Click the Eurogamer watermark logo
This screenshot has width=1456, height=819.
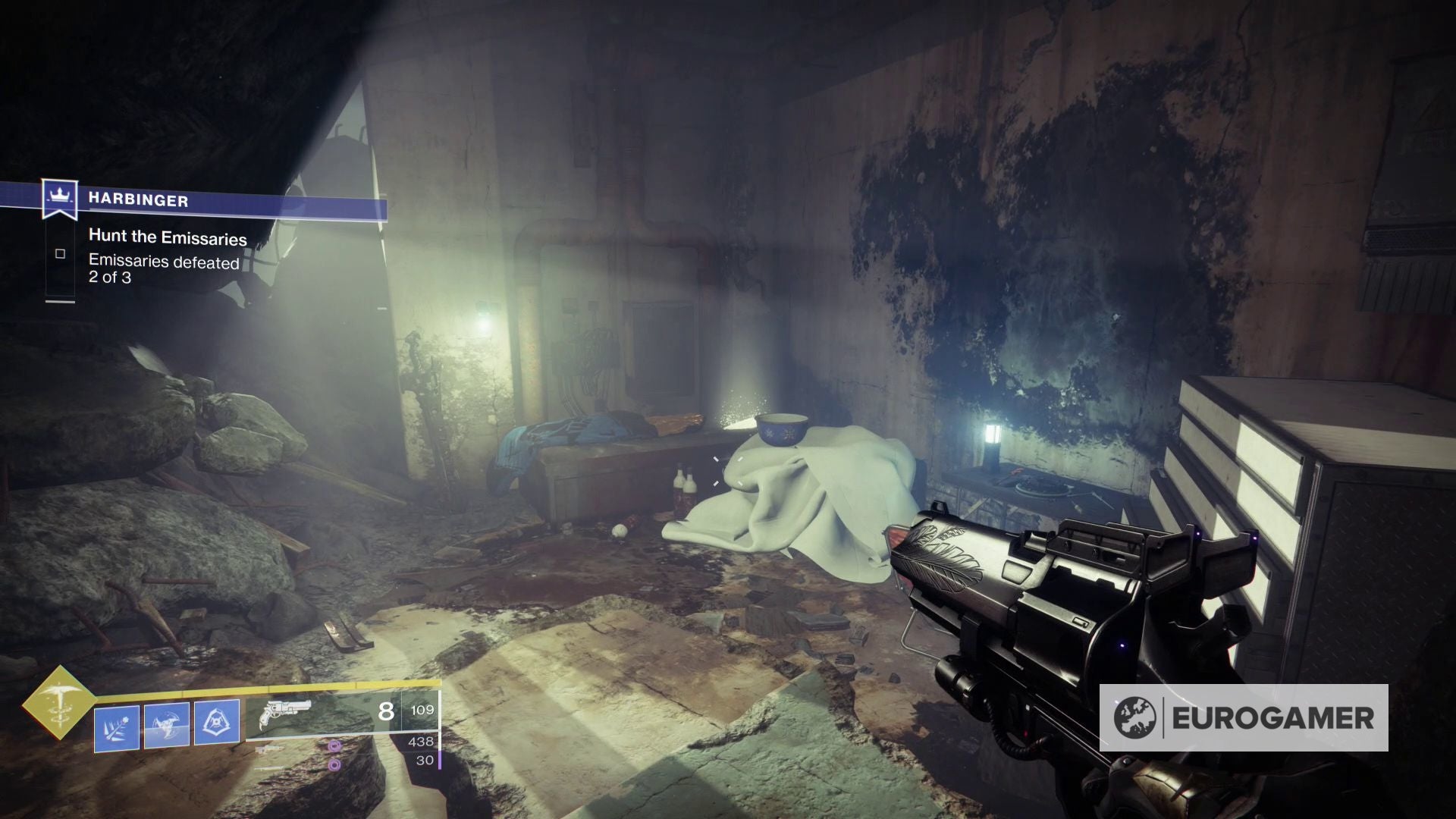point(1244,717)
